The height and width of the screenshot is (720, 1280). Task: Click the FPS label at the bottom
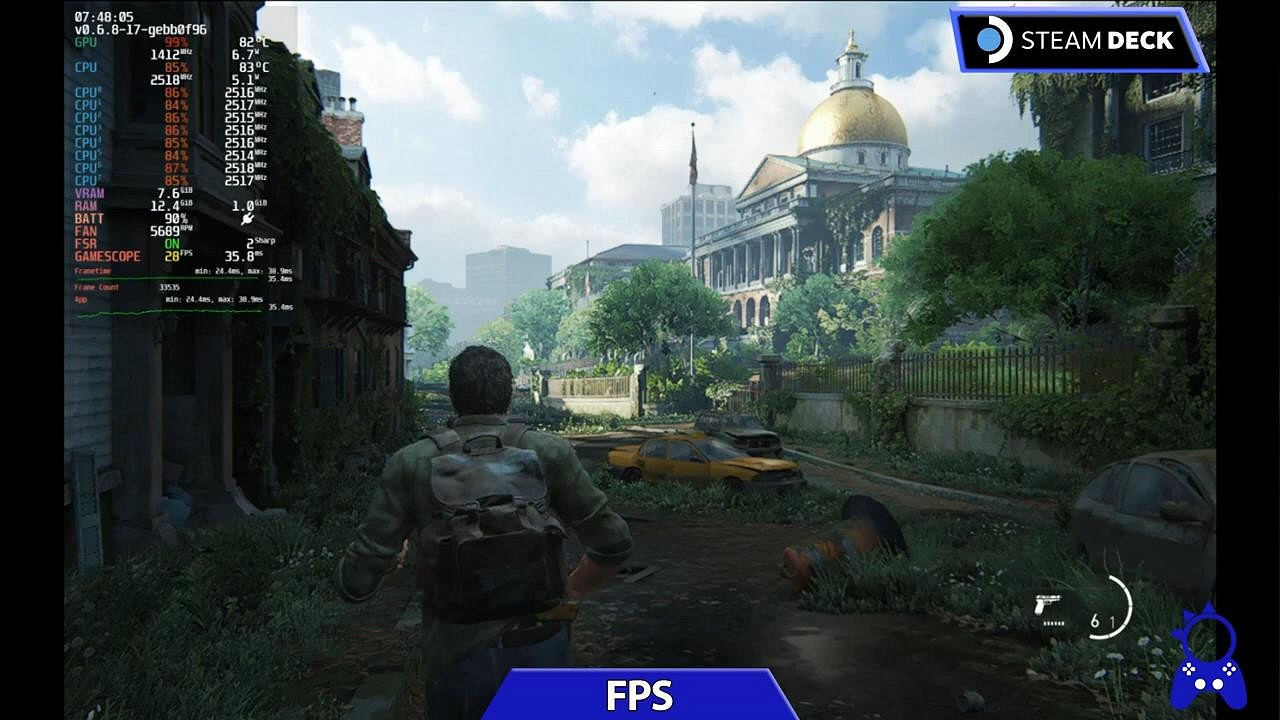(x=640, y=693)
